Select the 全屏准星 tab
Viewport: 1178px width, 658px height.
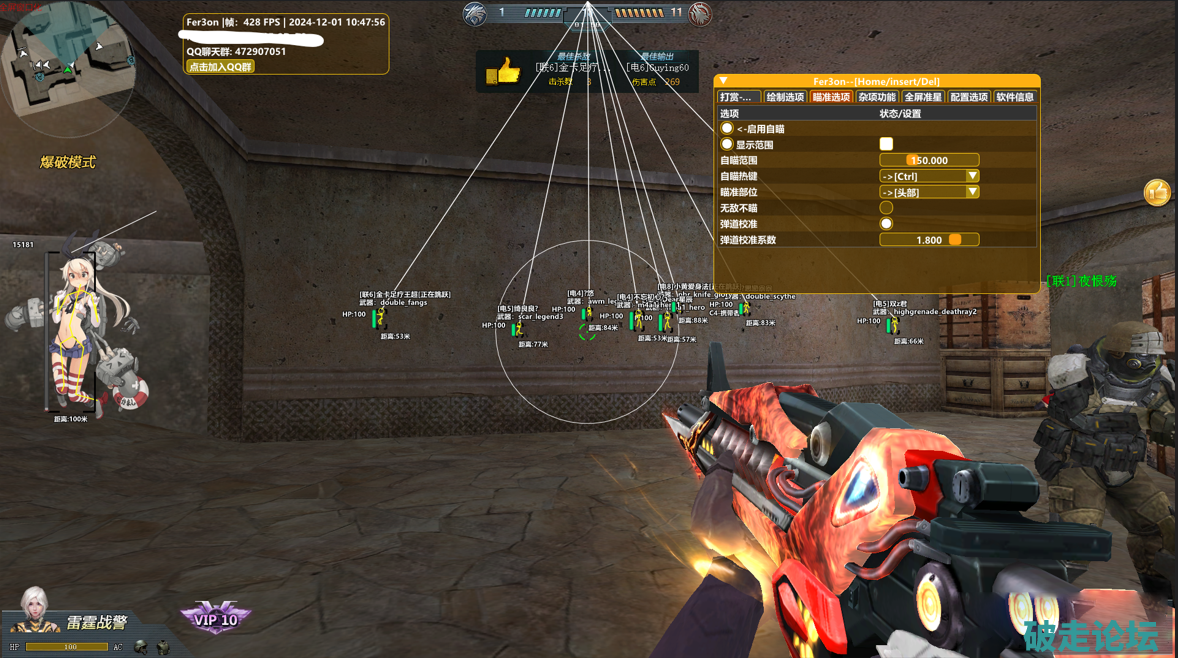(x=923, y=97)
